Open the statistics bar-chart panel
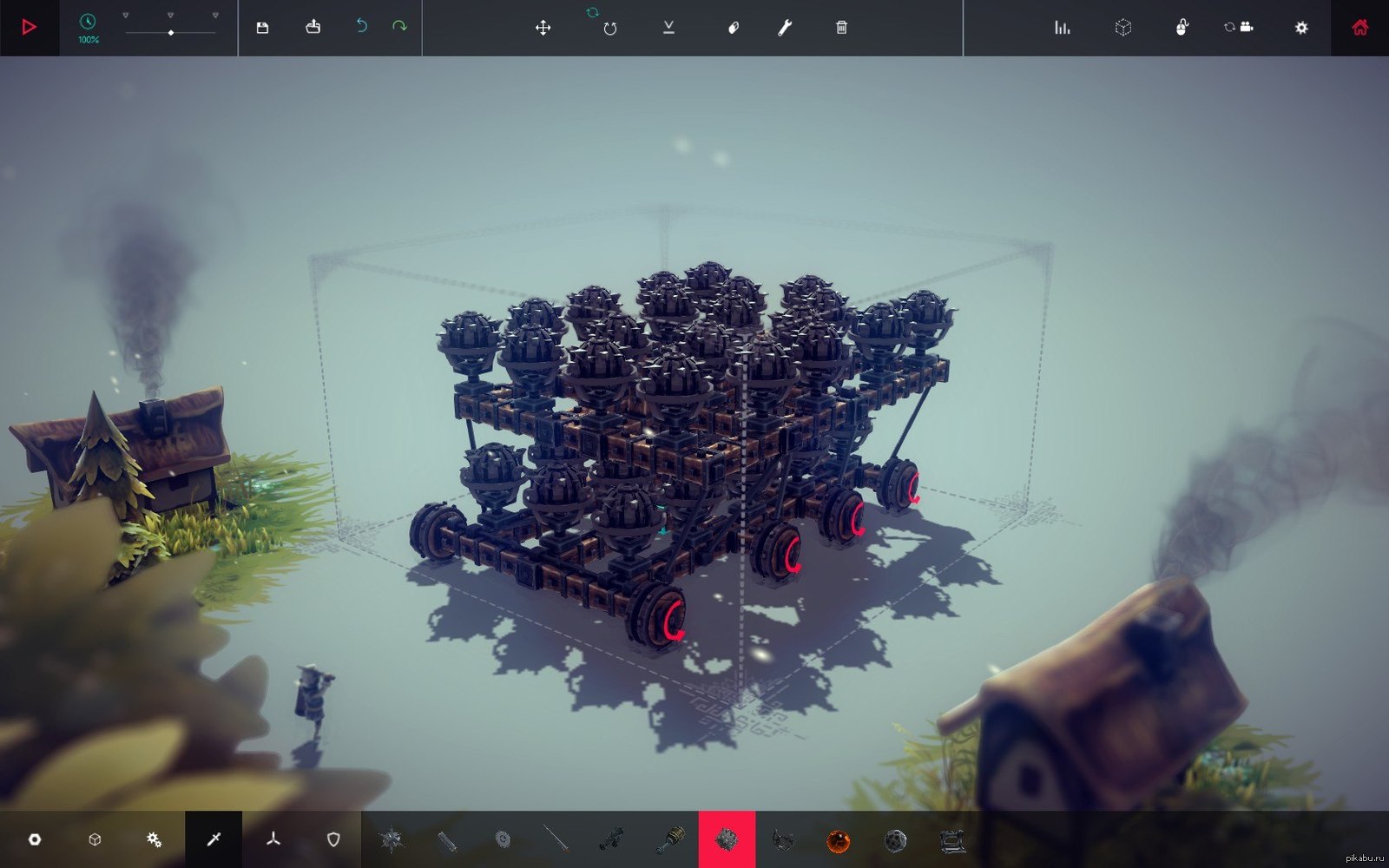 click(x=1063, y=28)
